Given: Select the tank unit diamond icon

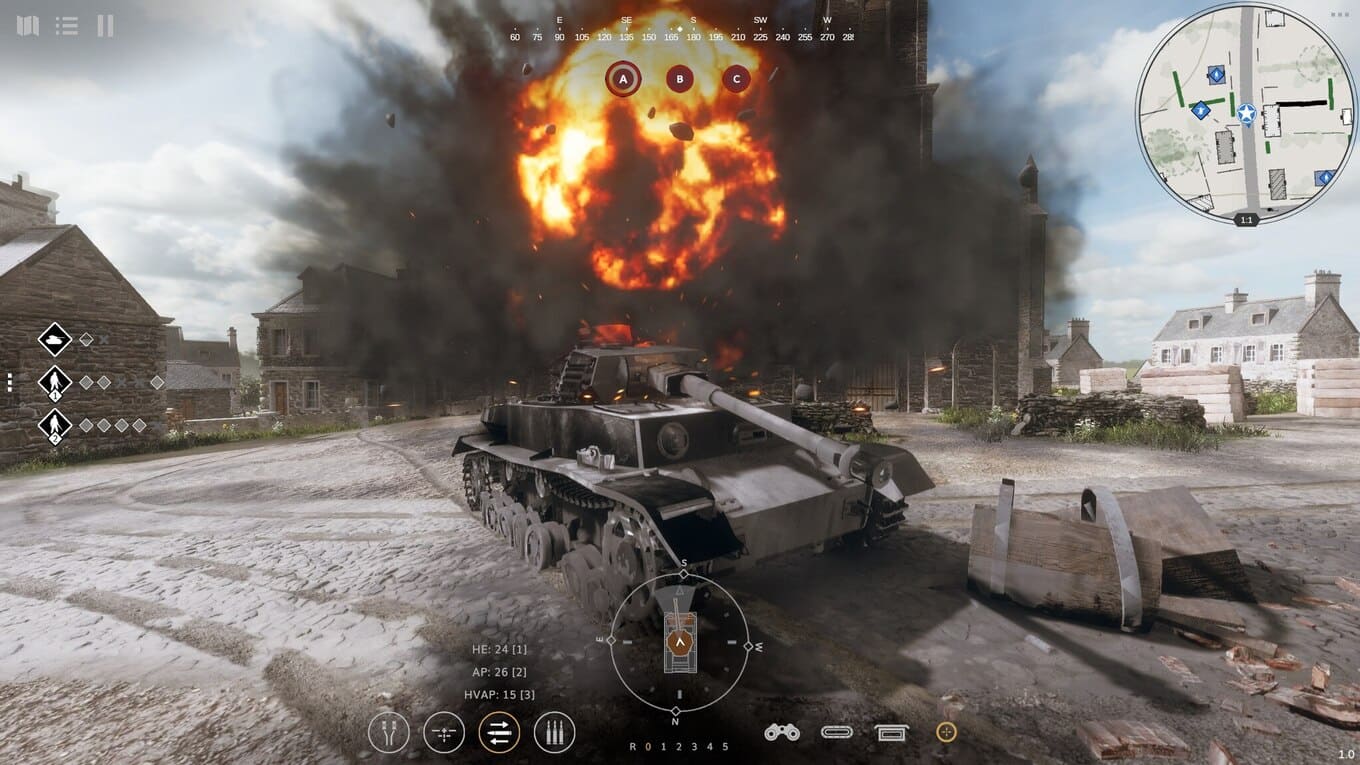Looking at the screenshot, I should 54,339.
